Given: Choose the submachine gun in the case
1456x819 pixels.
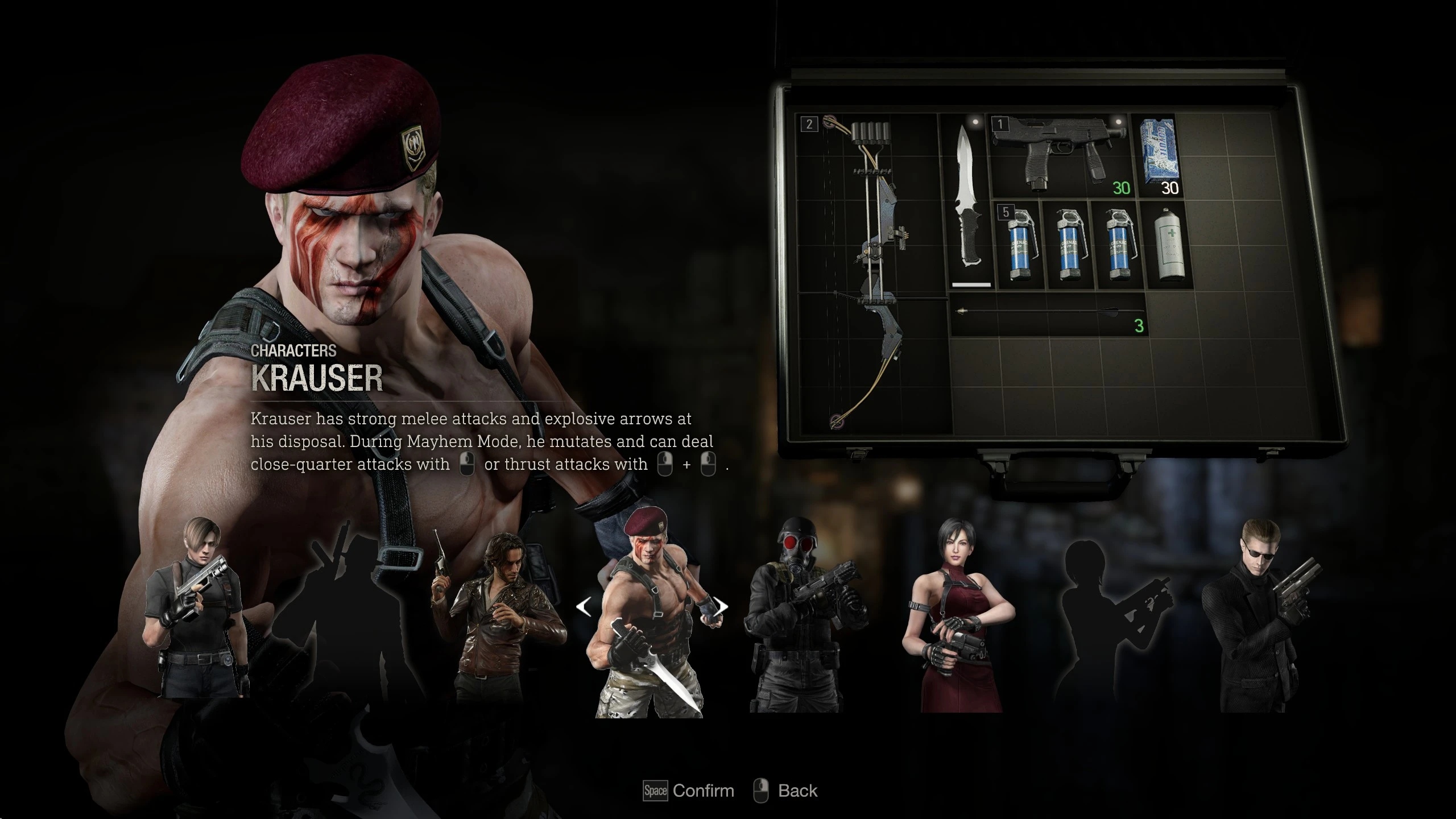Looking at the screenshot, I should [x=1059, y=155].
